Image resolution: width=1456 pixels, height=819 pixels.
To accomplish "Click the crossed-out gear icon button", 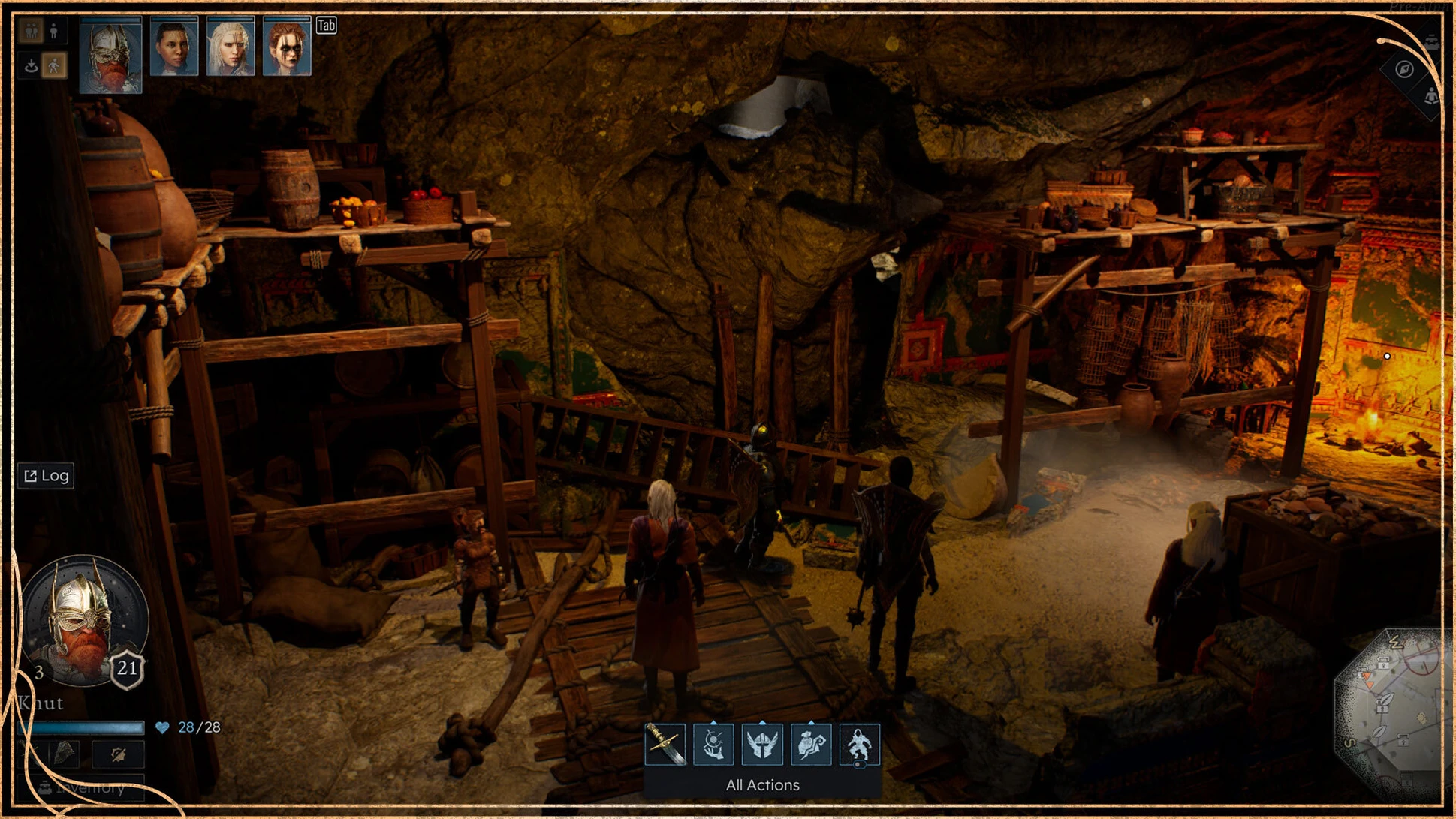I will (x=118, y=754).
